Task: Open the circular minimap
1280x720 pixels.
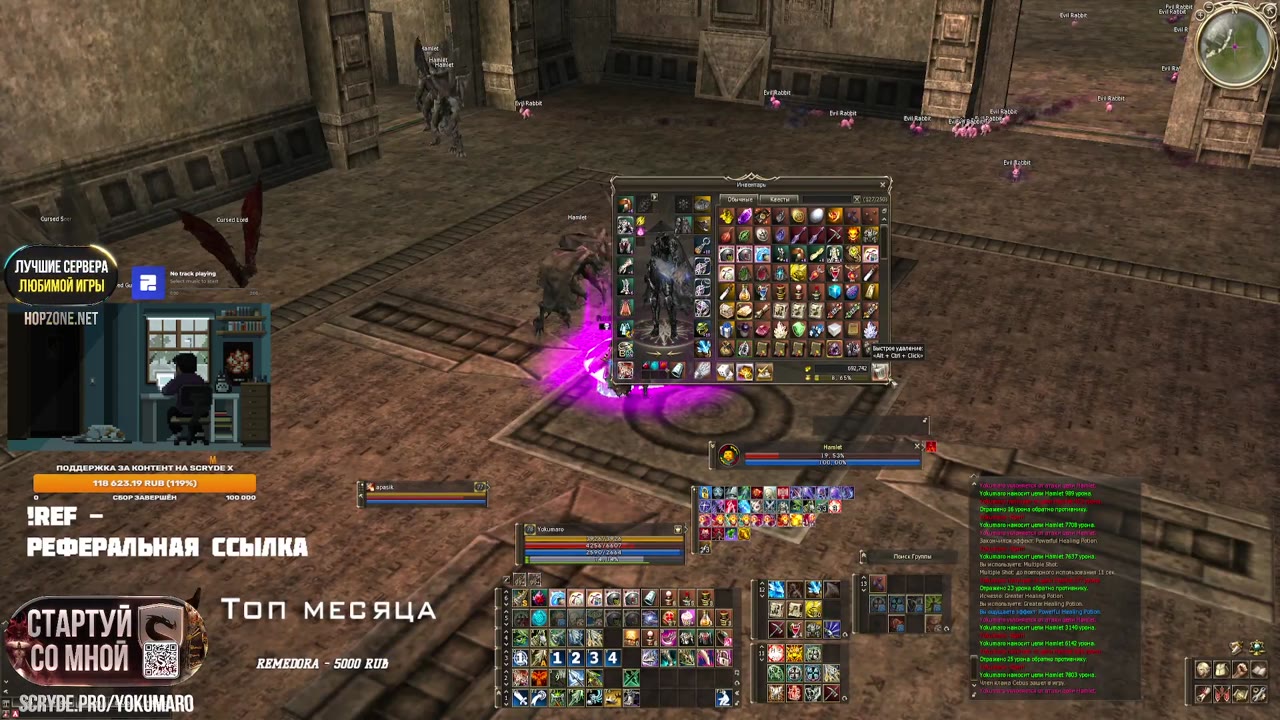Action: click(1235, 46)
